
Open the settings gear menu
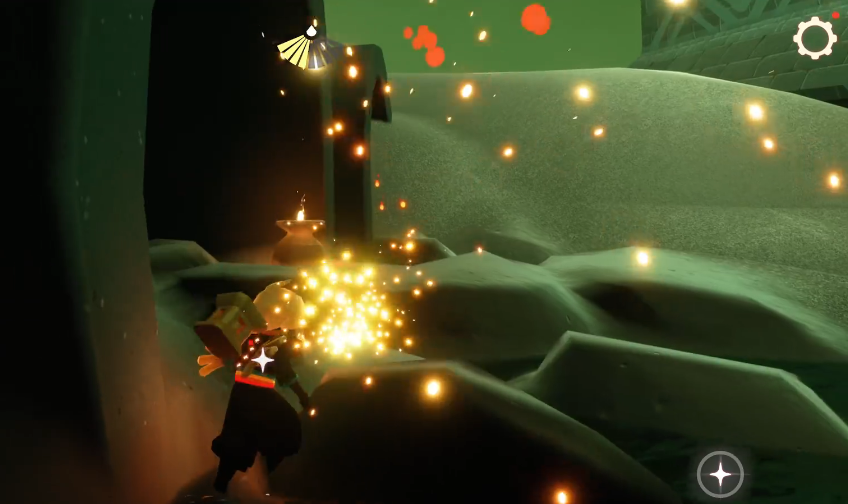[814, 38]
